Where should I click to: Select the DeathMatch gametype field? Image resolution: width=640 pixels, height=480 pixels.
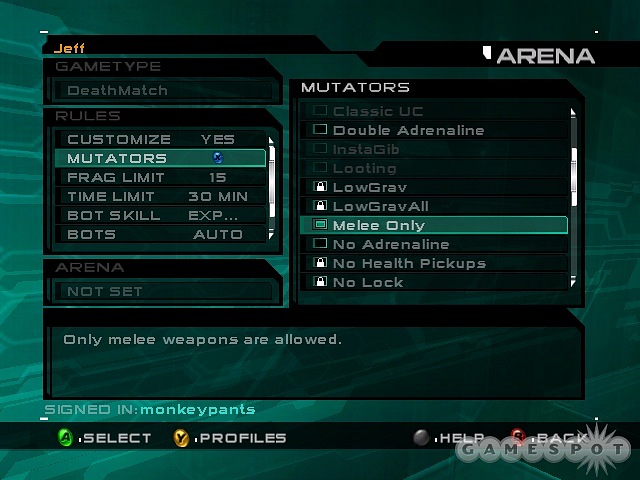[x=160, y=91]
